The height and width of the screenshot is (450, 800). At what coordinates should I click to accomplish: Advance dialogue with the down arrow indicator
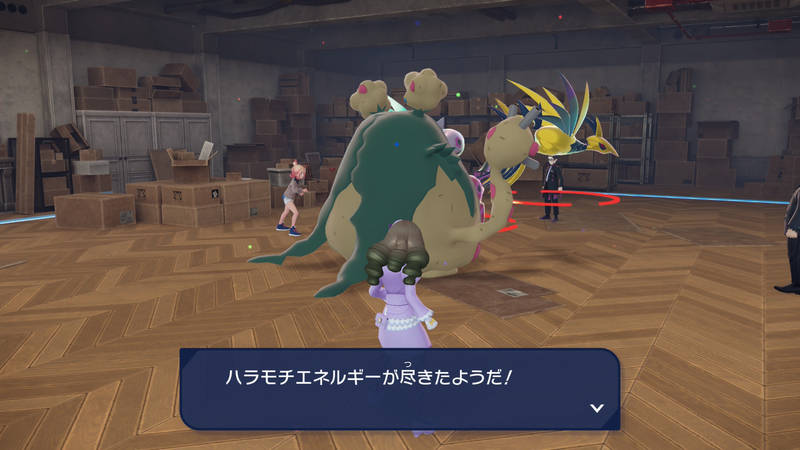pos(597,408)
